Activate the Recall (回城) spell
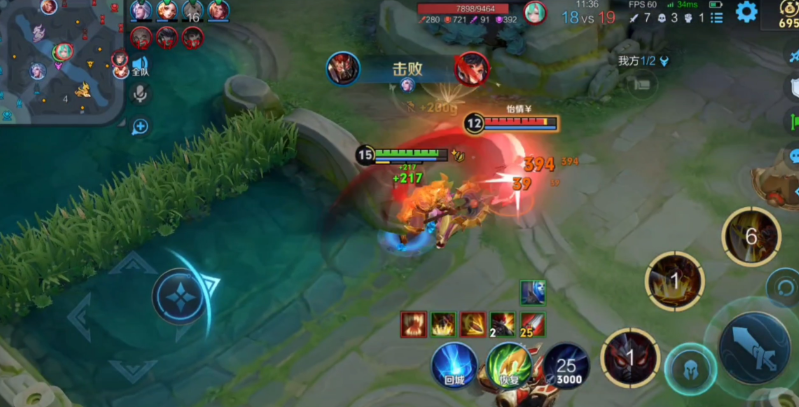 click(452, 364)
